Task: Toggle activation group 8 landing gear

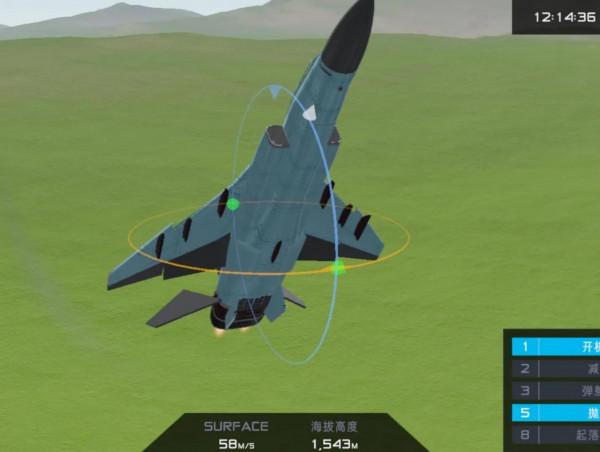Action: point(556,435)
